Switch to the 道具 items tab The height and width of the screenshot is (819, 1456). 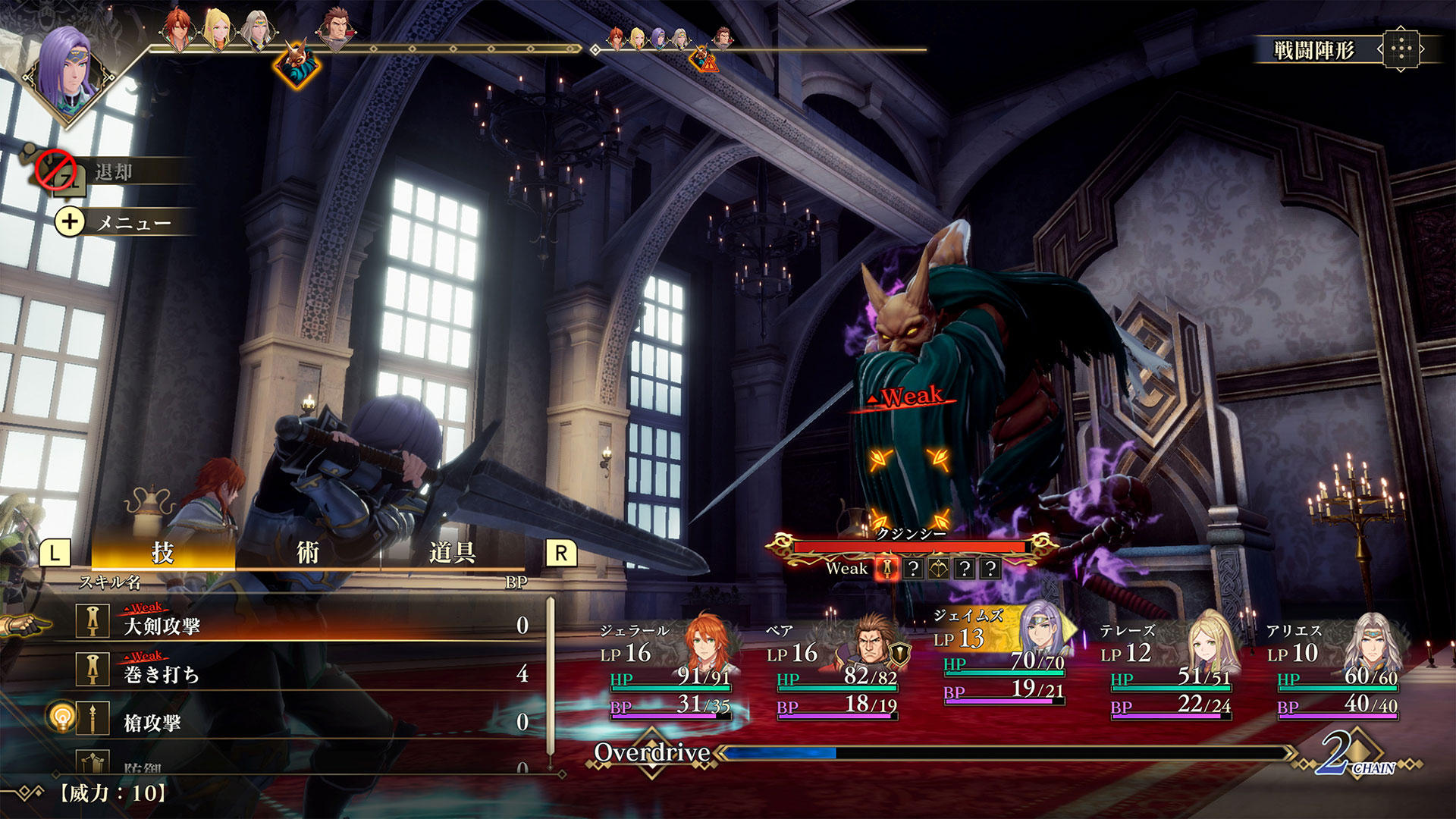(x=452, y=553)
